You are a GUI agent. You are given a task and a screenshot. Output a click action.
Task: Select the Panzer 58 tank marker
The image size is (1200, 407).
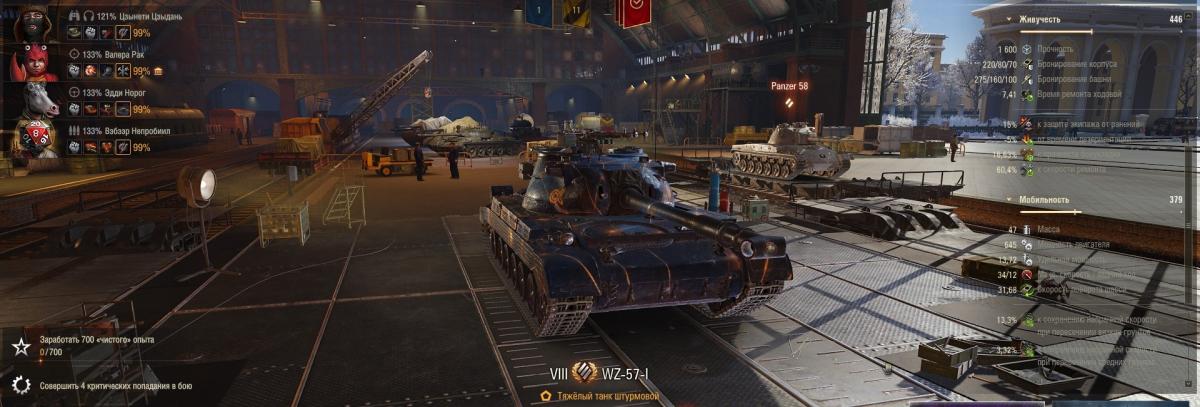click(789, 87)
